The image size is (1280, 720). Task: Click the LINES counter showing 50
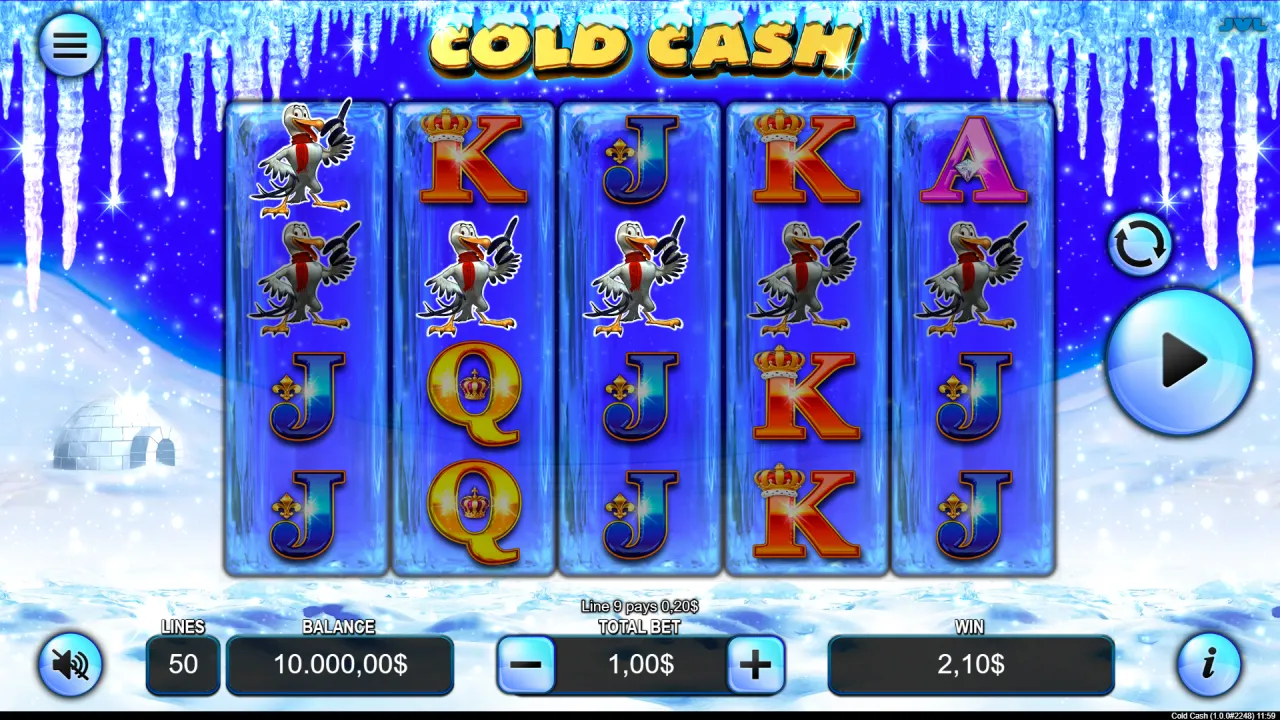tap(182, 665)
